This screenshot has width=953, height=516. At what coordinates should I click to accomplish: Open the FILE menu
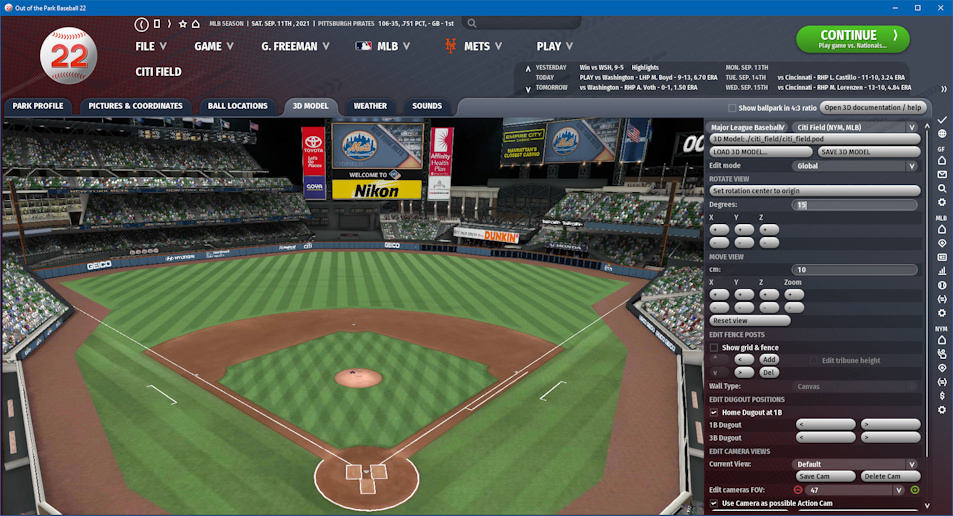click(151, 46)
